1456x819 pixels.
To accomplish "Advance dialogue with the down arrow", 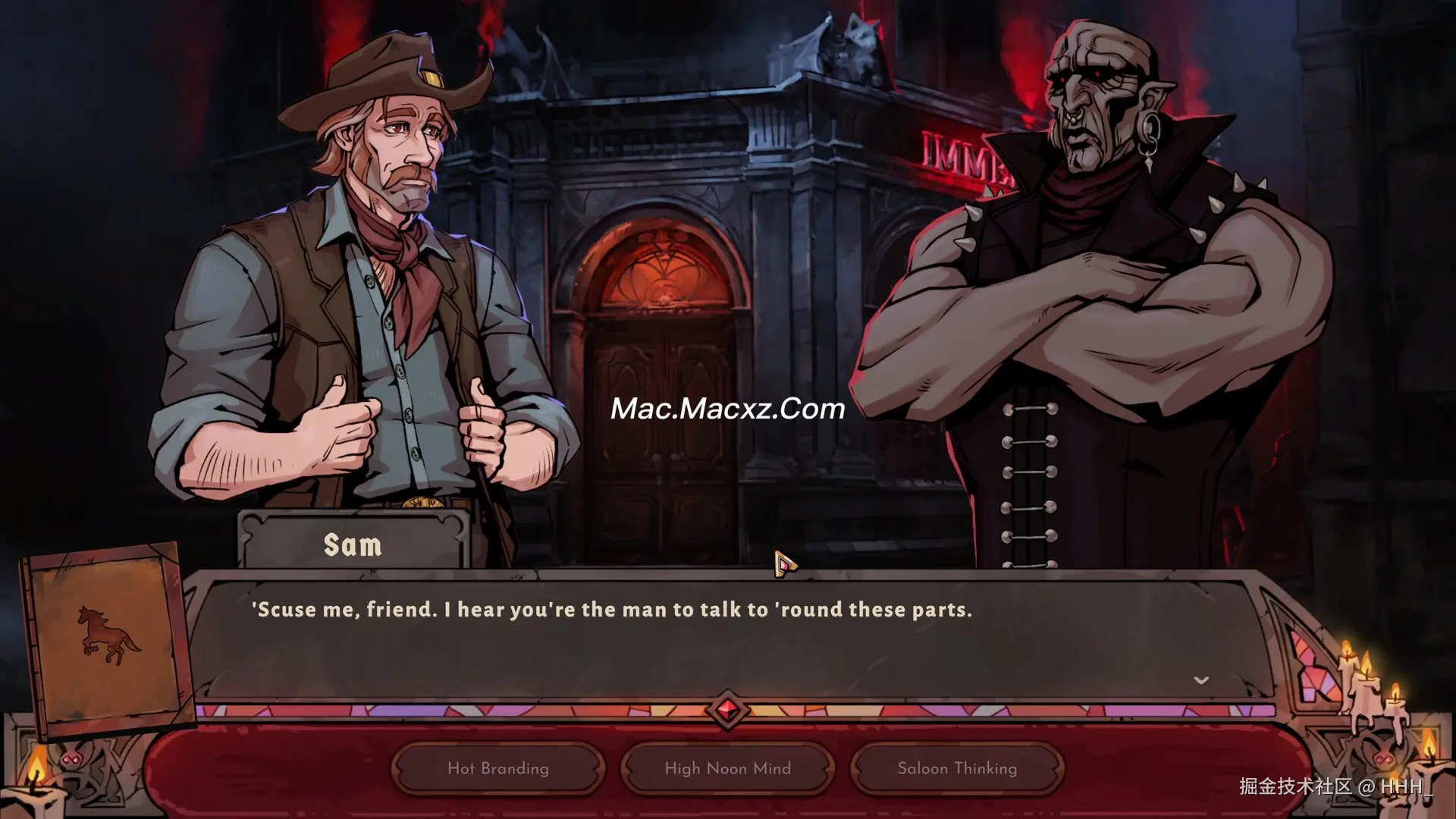I will 1201,680.
